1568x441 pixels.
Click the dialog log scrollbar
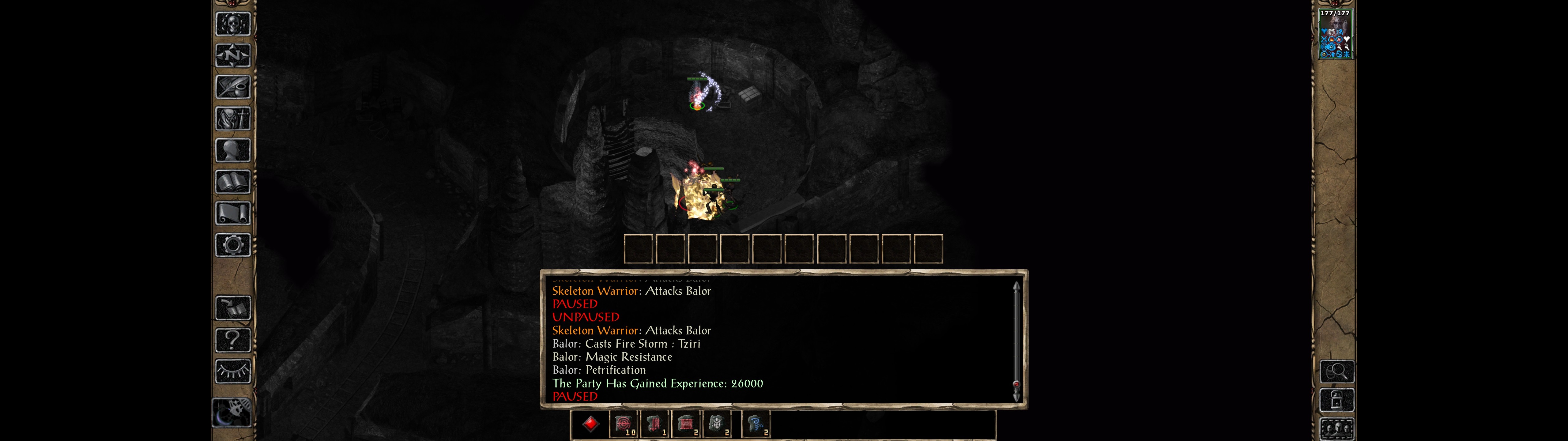click(1016, 341)
